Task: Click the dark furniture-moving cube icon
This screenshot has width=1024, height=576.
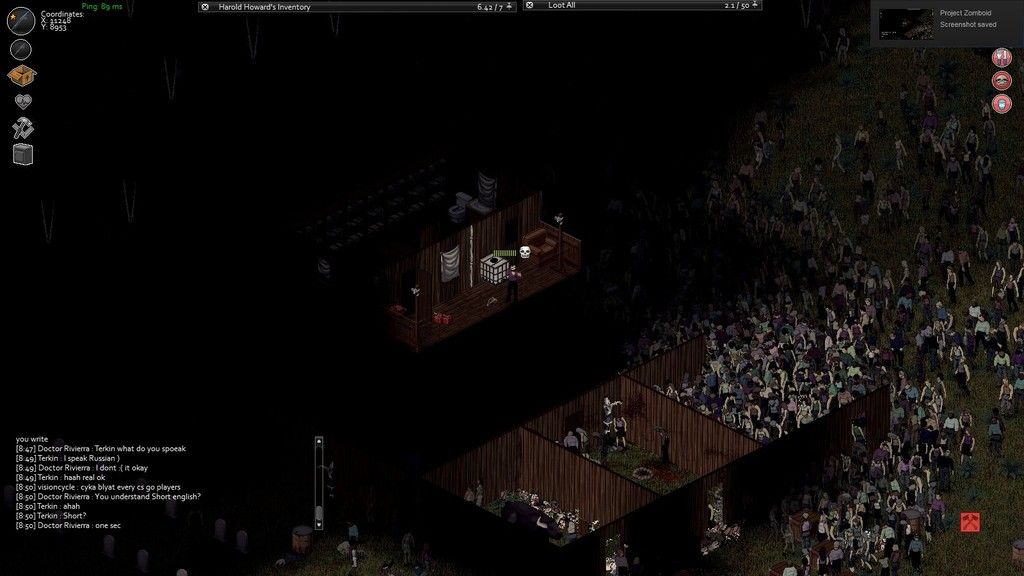Action: click(x=23, y=154)
